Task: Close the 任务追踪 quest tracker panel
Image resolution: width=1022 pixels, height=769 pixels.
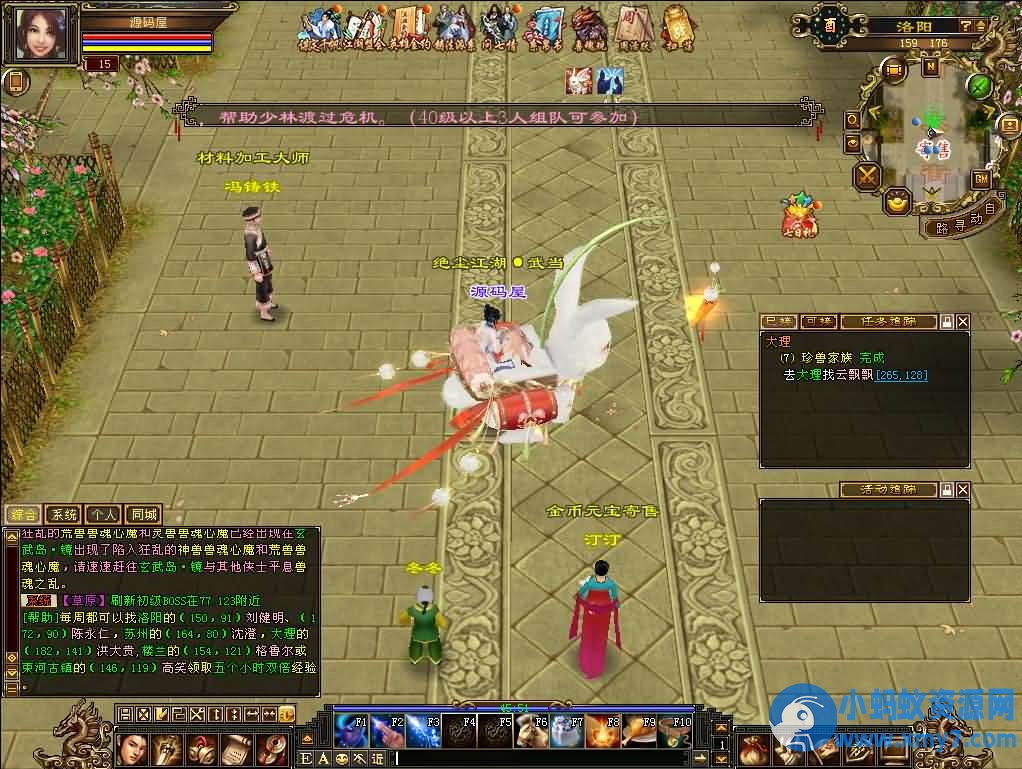Action: 962,322
